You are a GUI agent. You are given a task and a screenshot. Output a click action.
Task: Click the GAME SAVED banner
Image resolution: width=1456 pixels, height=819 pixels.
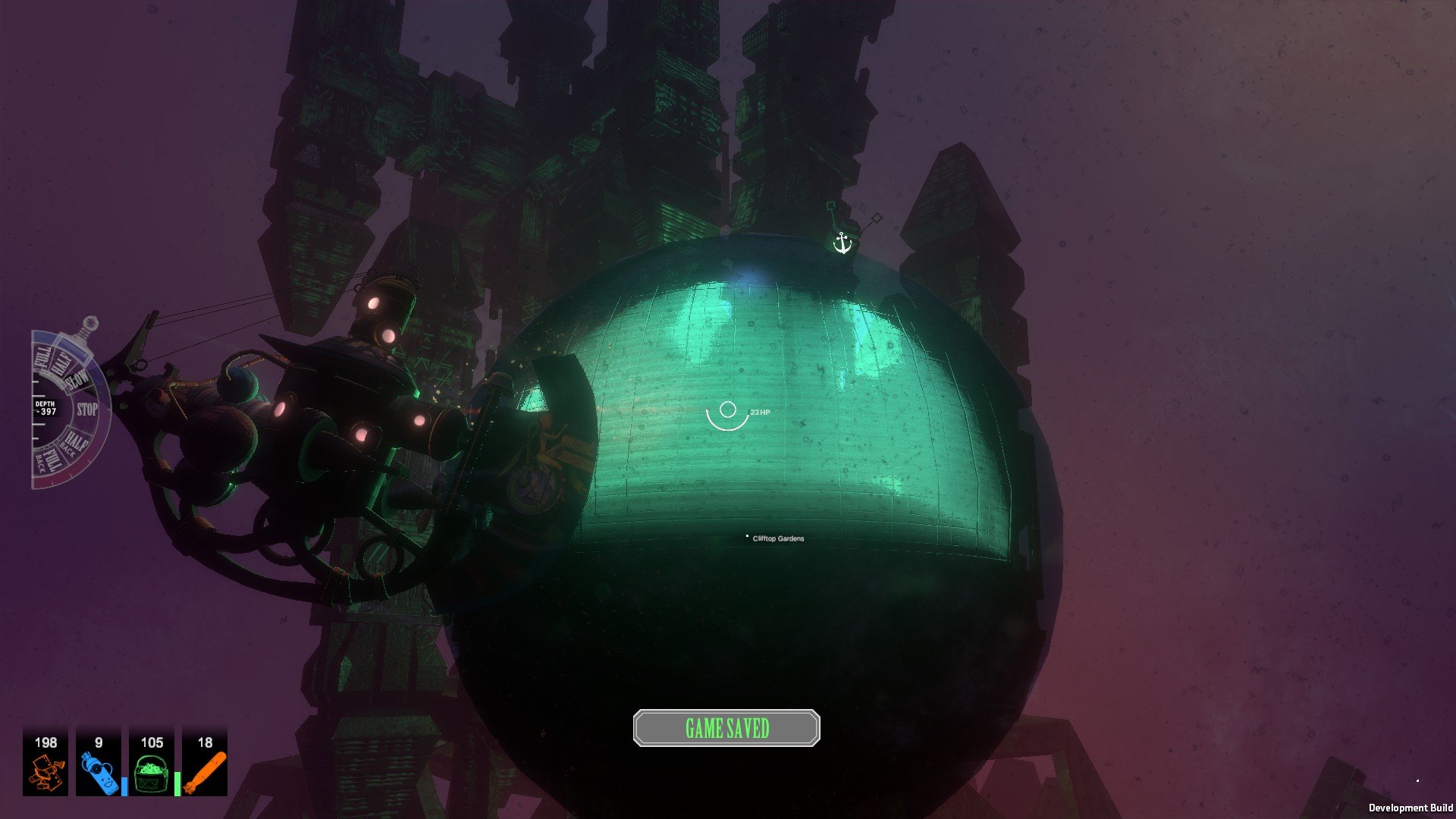tap(726, 726)
